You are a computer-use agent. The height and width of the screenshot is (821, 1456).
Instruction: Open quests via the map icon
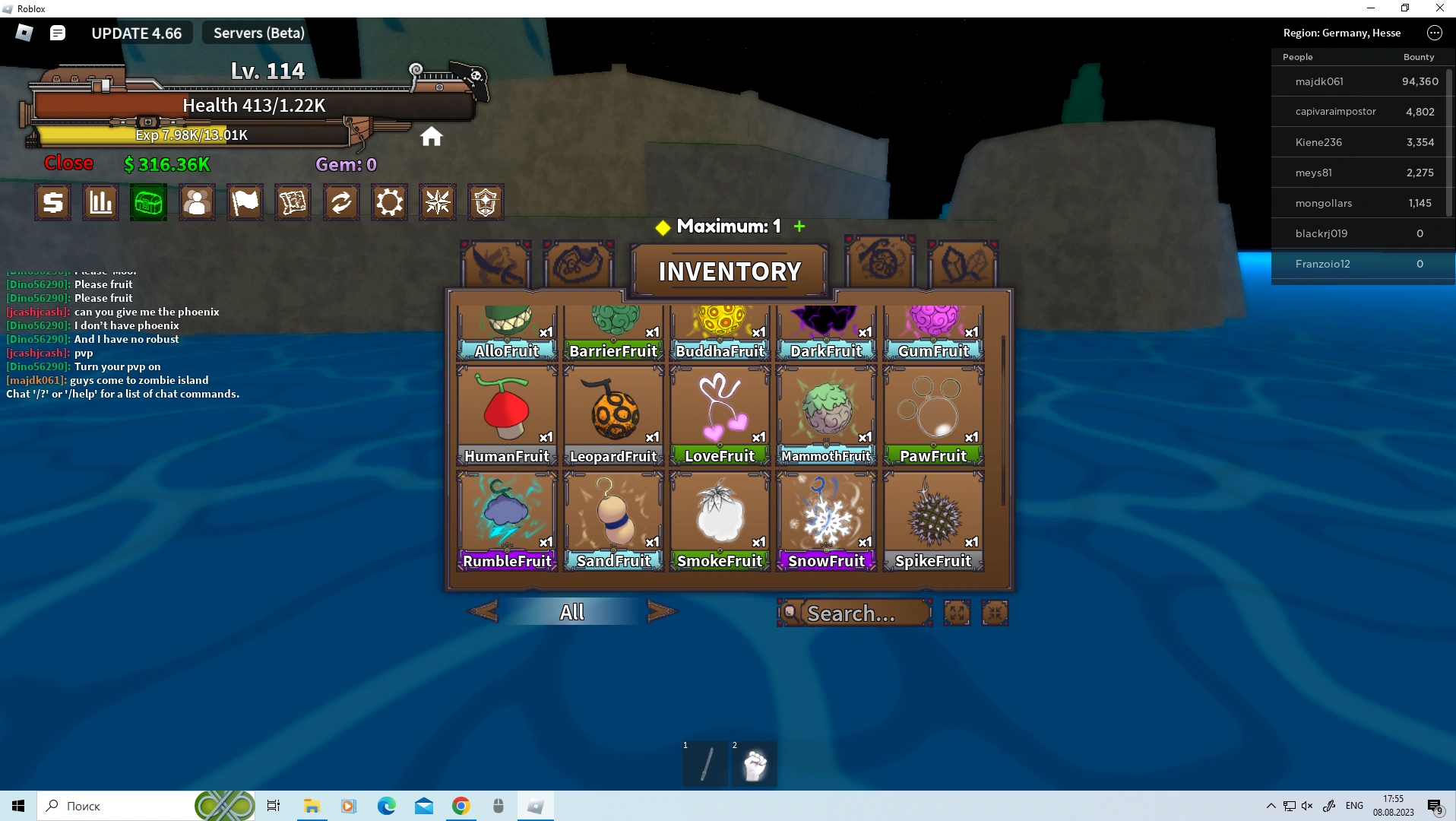pos(293,202)
